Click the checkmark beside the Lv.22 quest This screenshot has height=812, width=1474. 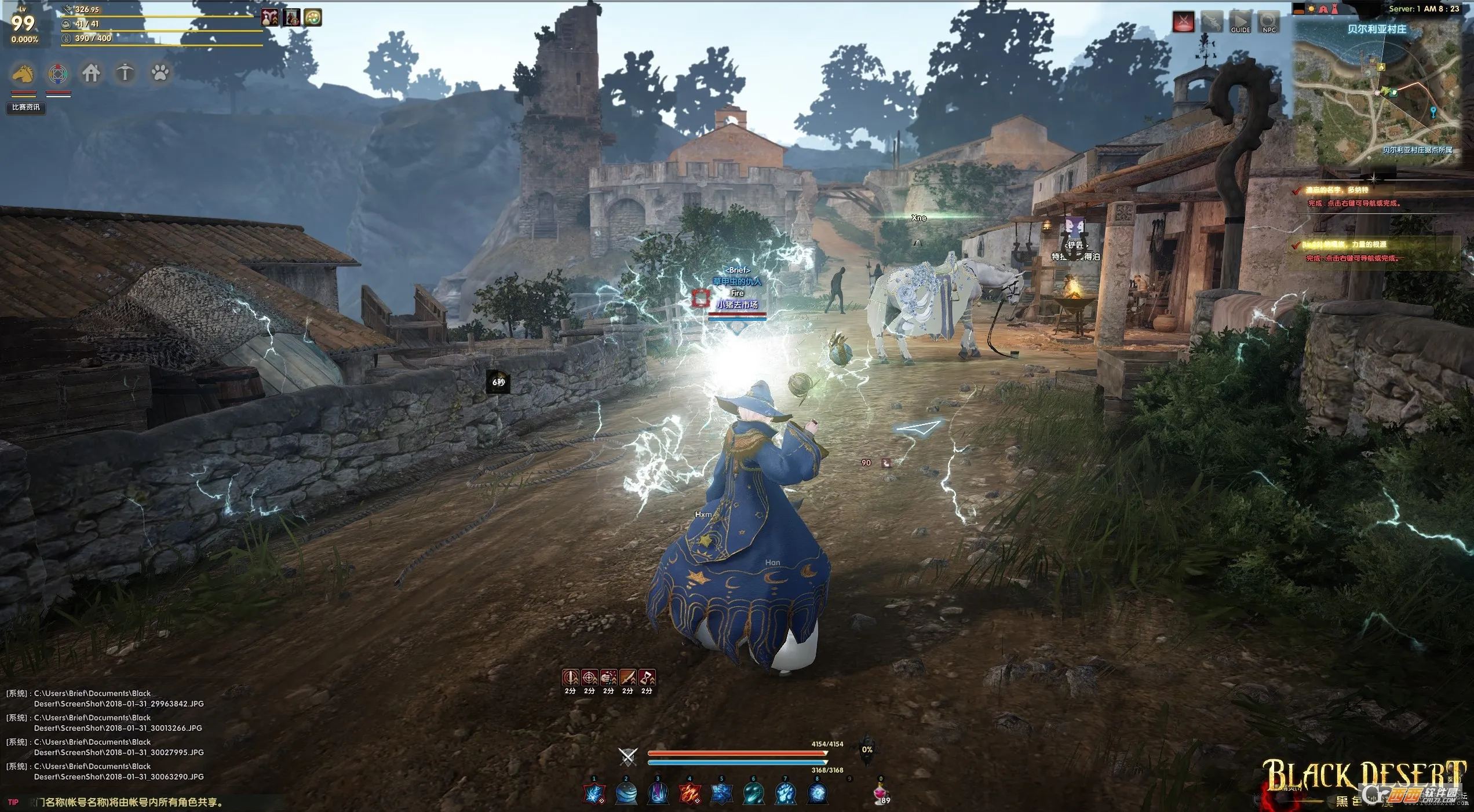pos(1296,247)
